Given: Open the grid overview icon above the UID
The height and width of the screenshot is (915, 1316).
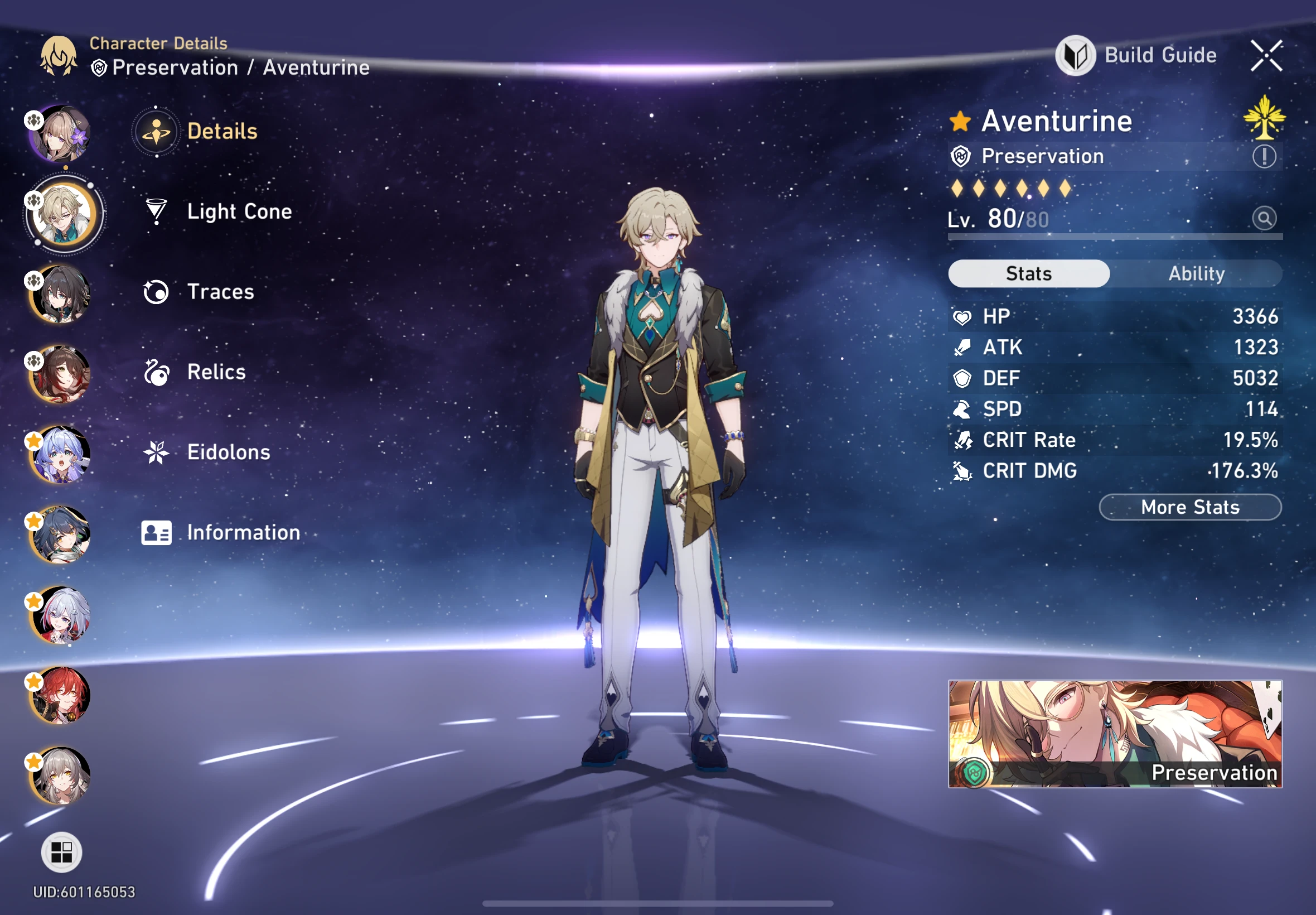Looking at the screenshot, I should coord(62,854).
